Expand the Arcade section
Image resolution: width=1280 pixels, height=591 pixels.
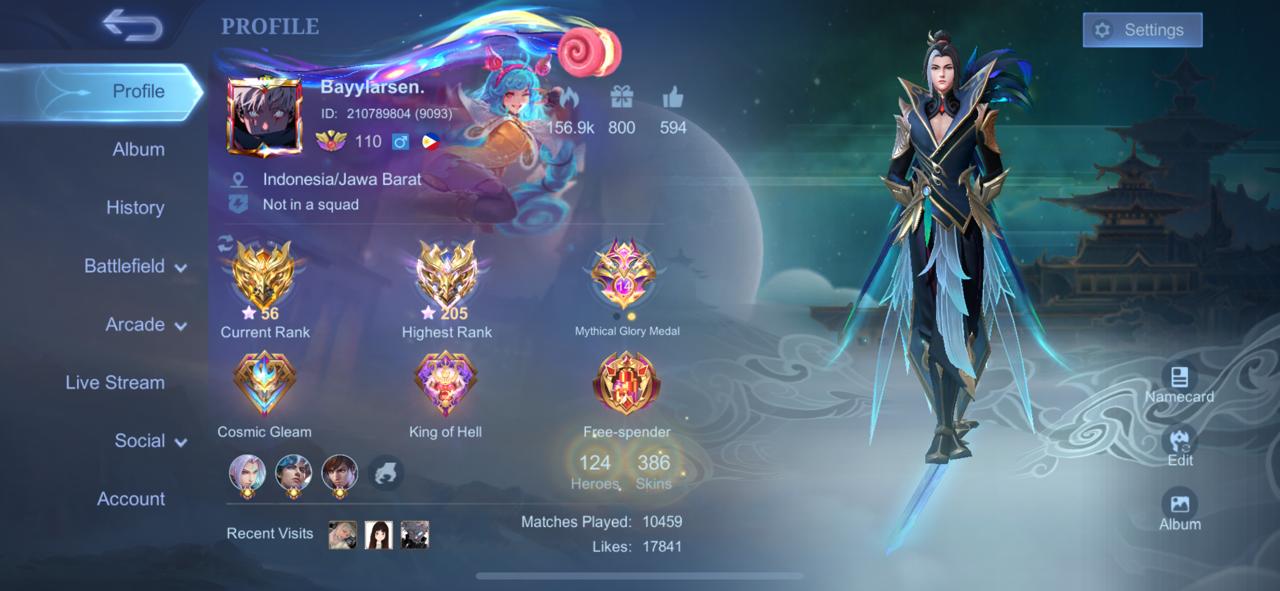click(146, 324)
